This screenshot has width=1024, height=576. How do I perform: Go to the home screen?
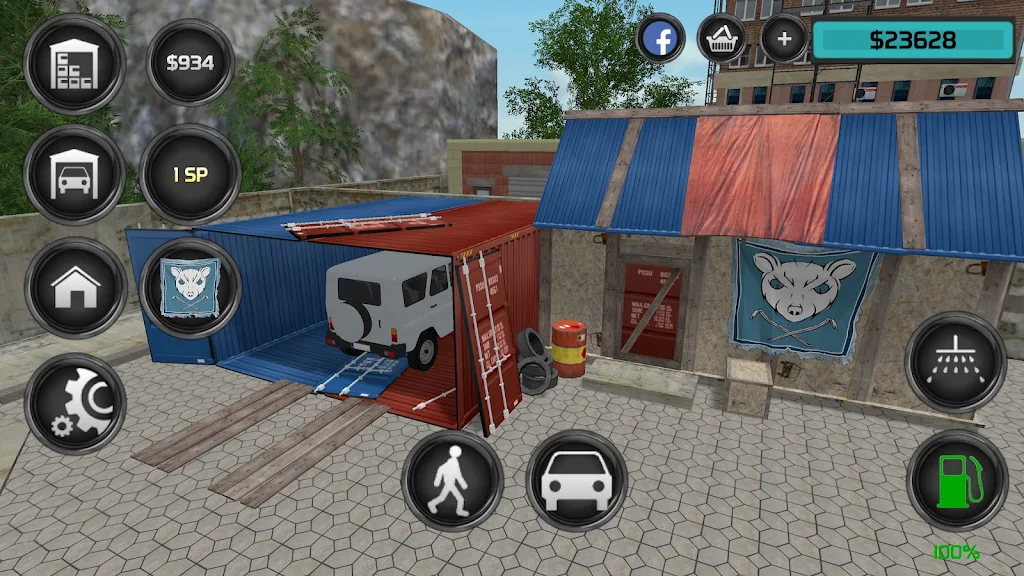coord(75,288)
